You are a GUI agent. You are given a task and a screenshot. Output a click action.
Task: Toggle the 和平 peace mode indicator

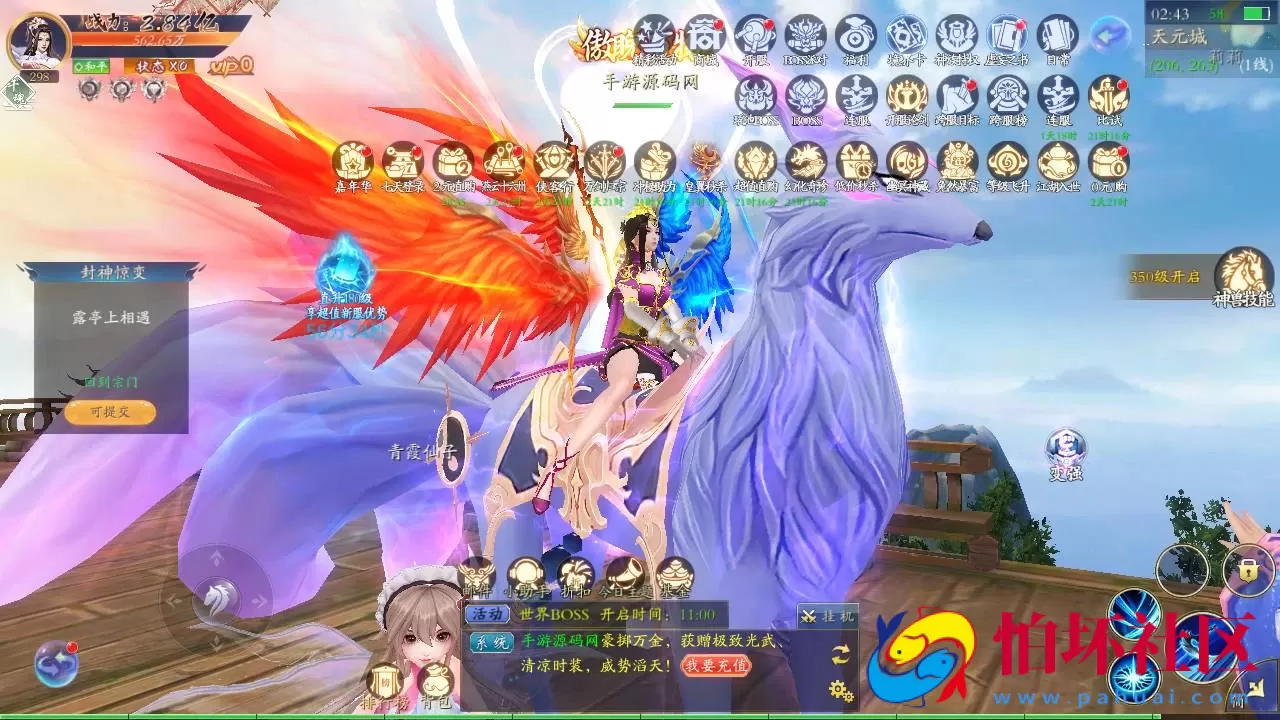pyautogui.click(x=90, y=66)
